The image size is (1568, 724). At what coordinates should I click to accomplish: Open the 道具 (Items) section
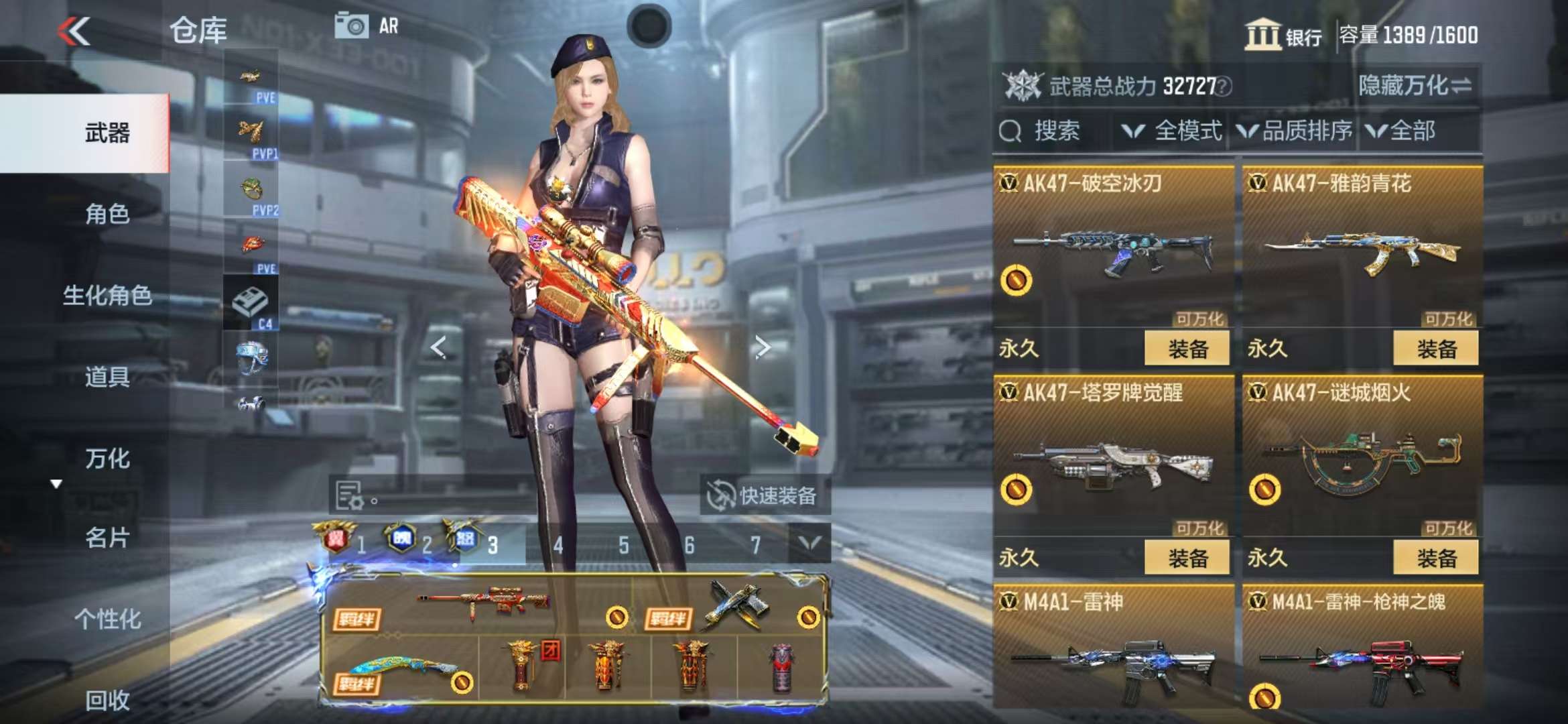pyautogui.click(x=107, y=377)
